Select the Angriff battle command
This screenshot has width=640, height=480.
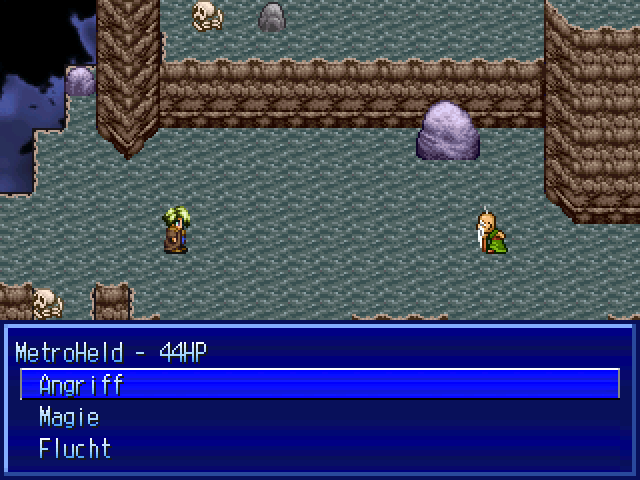coord(81,385)
